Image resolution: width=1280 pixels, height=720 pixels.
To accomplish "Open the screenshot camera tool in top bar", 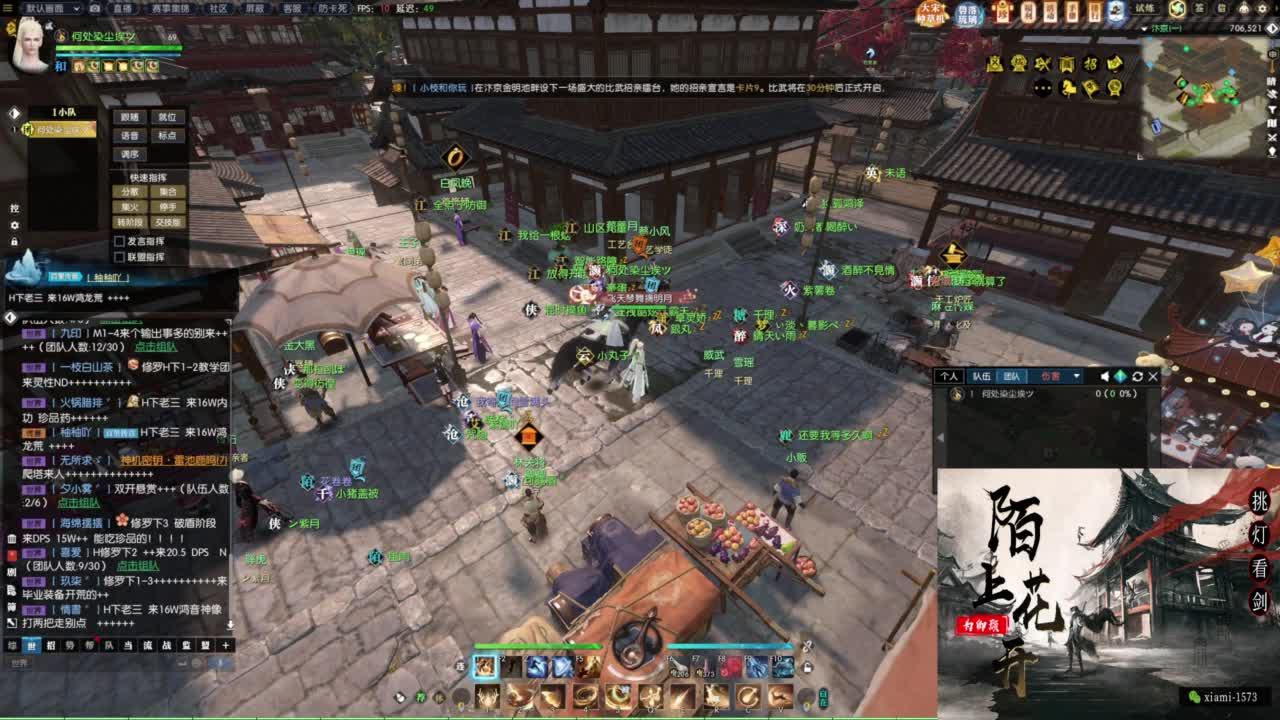I will click(x=94, y=8).
